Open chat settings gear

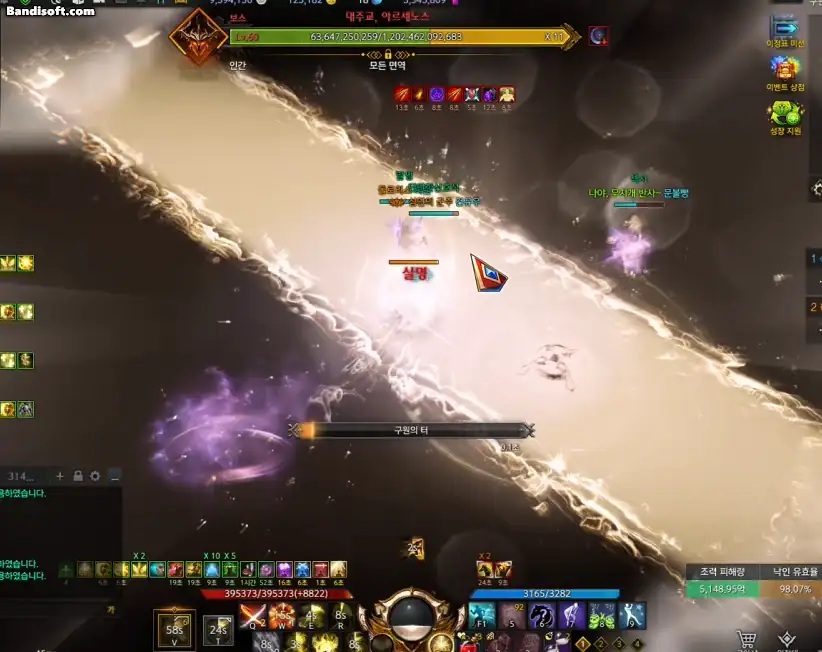[95, 476]
